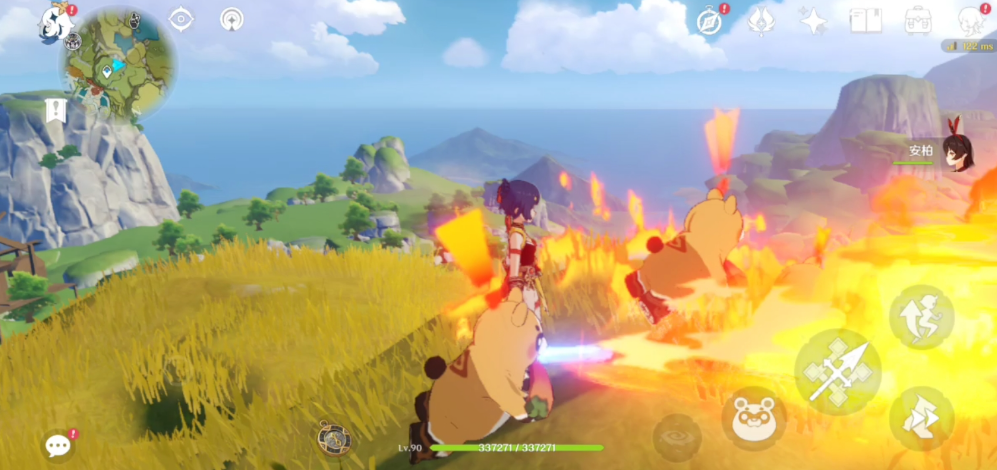
Task: Open the quest banner icon
Action: 56,111
